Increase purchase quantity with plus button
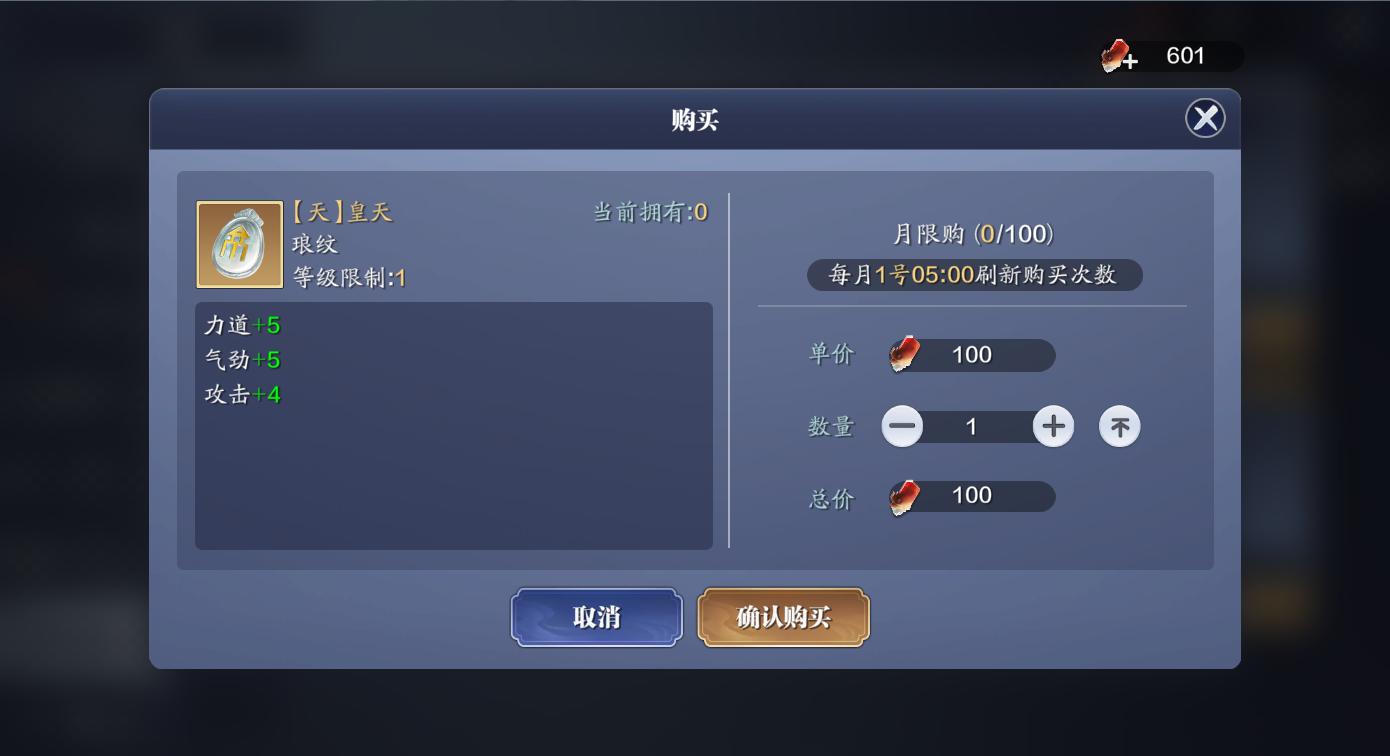Screen dimensions: 1390x756 pyautogui.click(x=1053, y=426)
